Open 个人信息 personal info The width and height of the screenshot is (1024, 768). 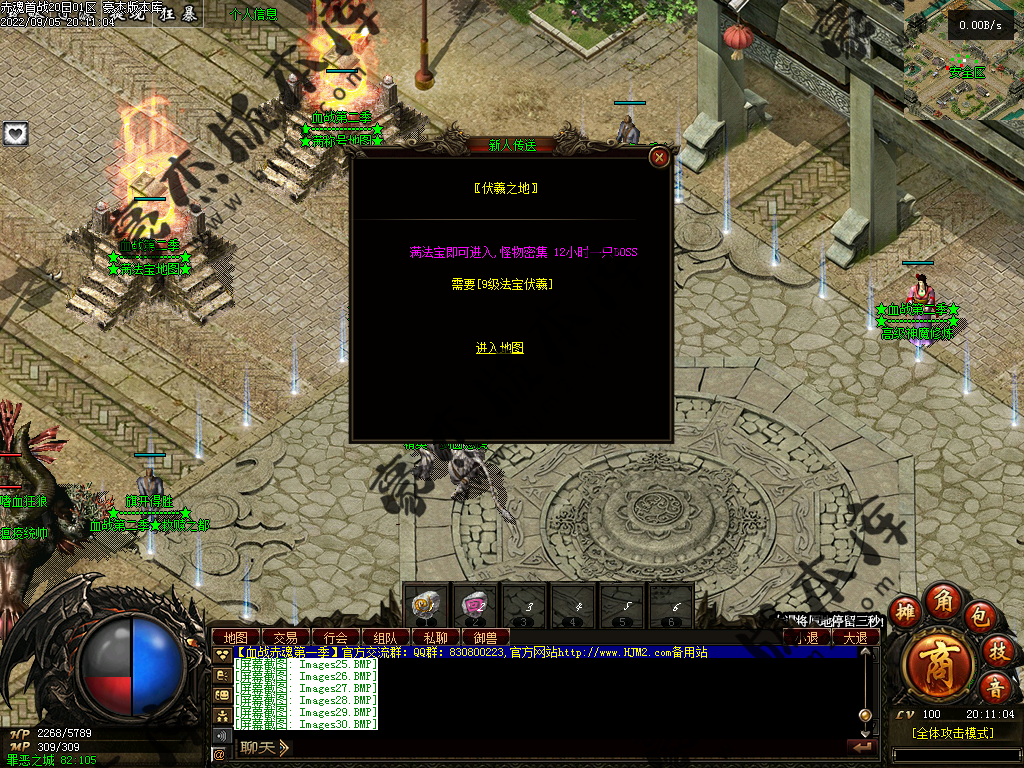253,14
